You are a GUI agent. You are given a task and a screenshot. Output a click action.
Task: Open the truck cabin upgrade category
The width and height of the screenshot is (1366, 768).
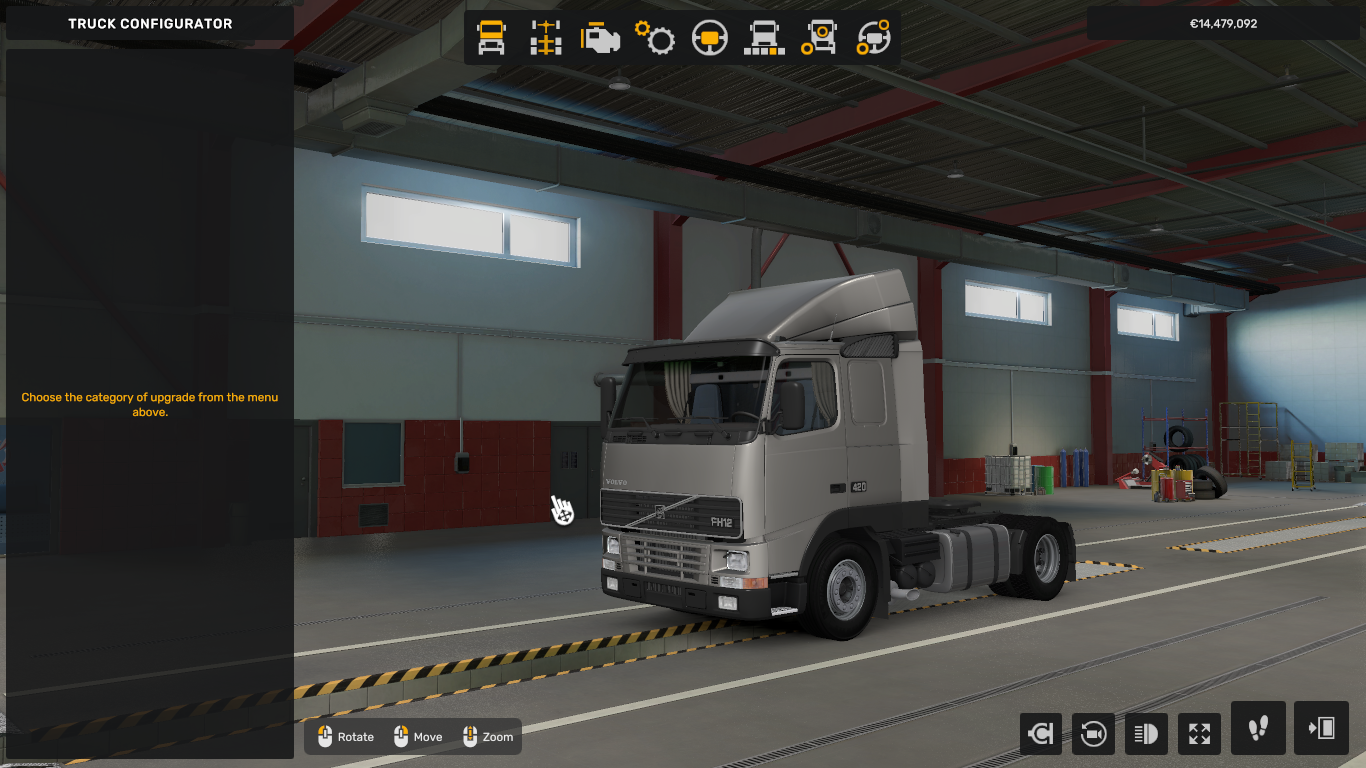click(491, 38)
